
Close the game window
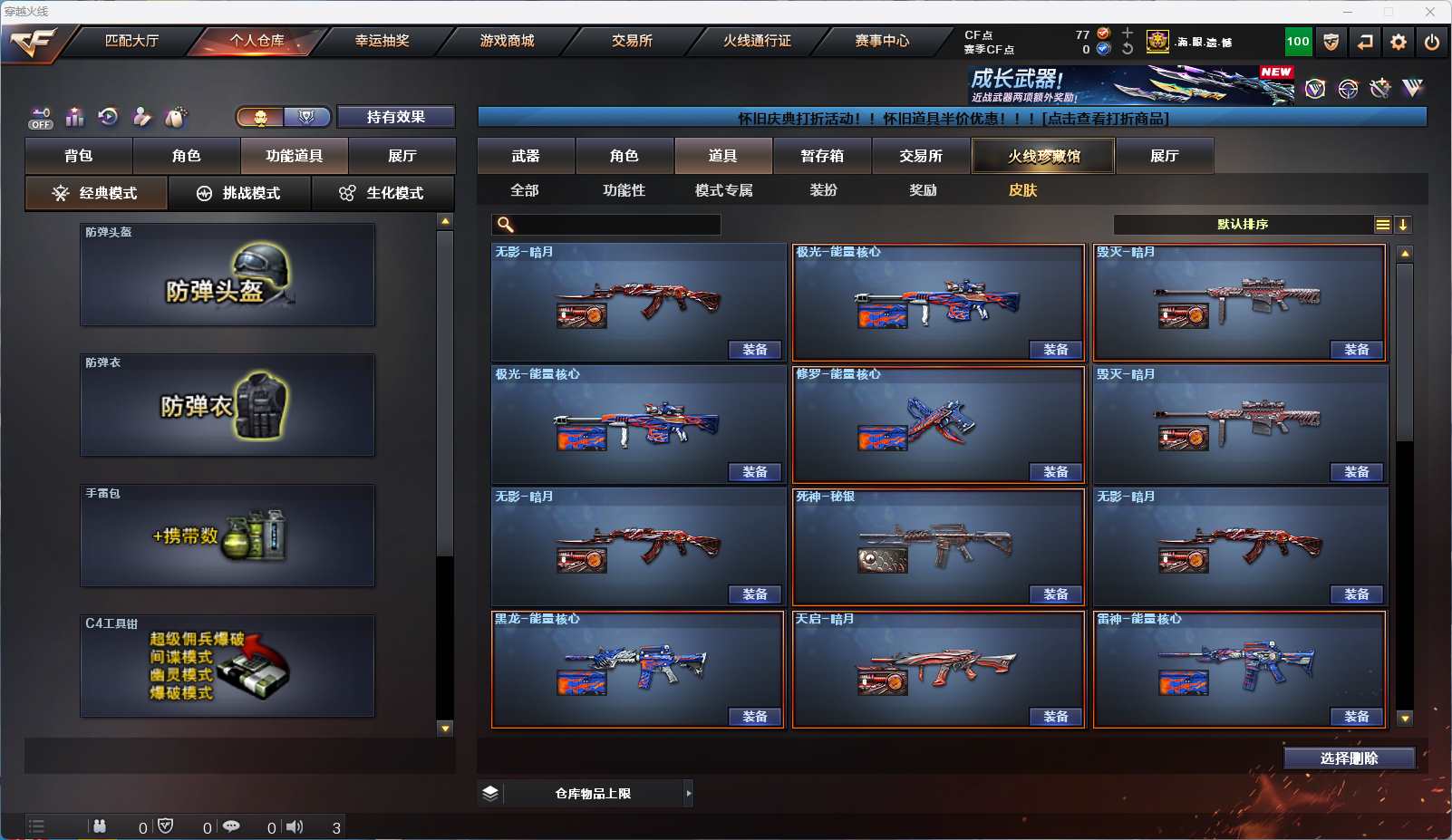(1430, 12)
